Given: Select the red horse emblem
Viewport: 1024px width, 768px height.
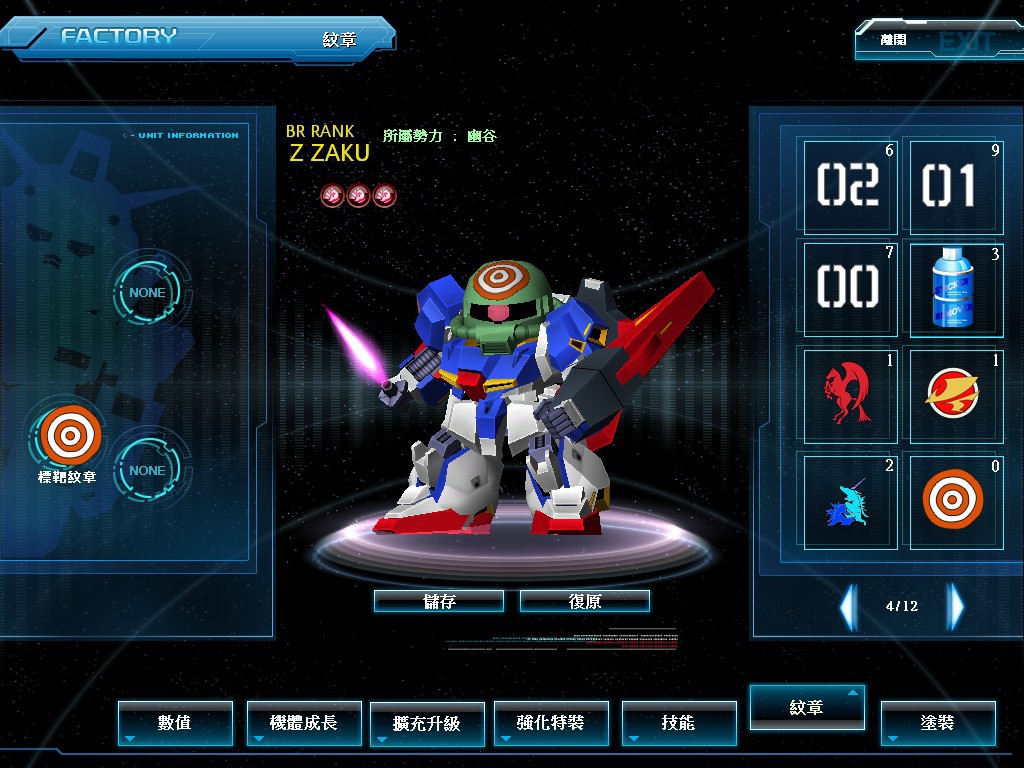Looking at the screenshot, I should click(x=849, y=394).
